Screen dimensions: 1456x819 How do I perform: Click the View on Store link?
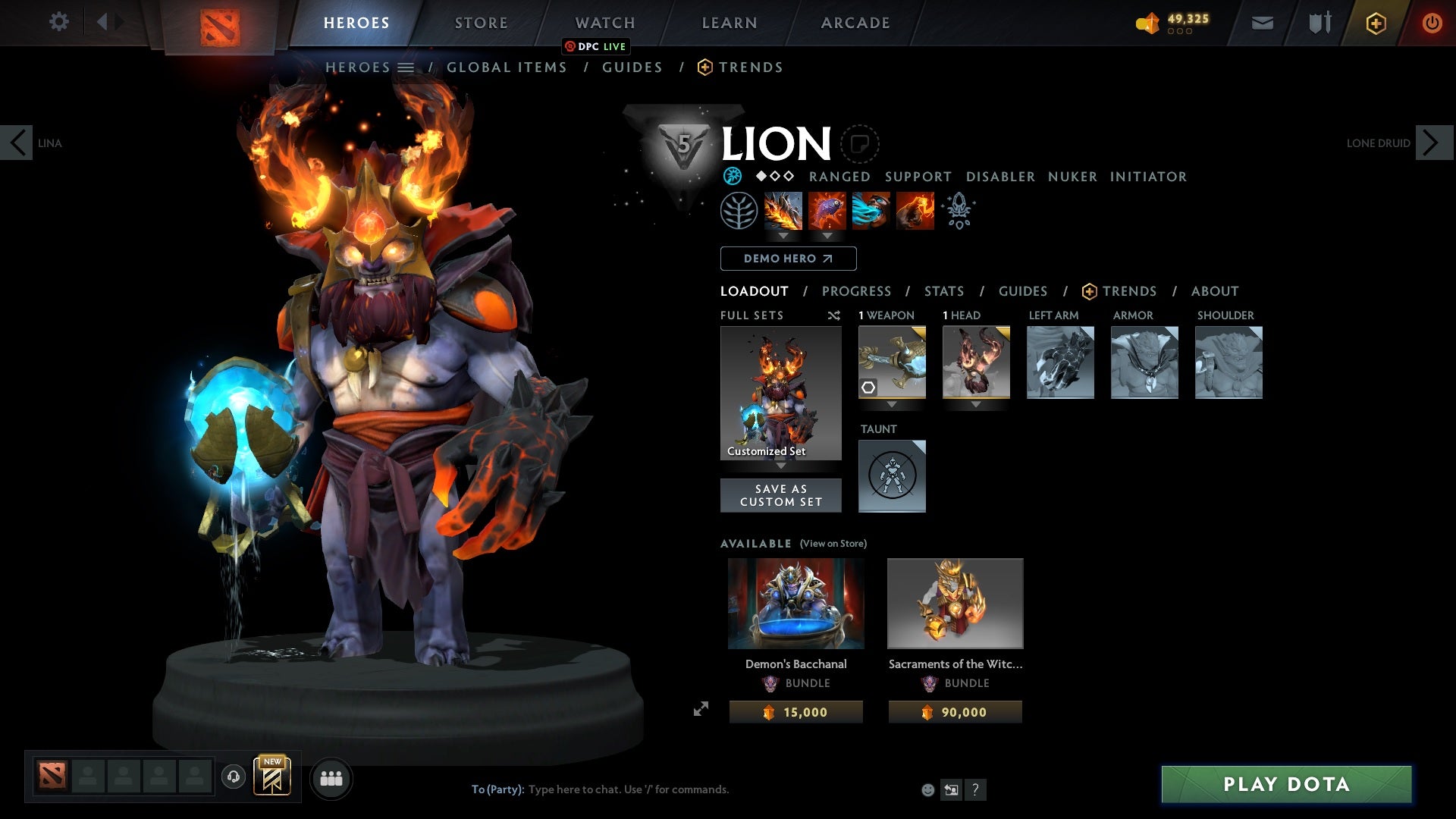[x=833, y=544]
